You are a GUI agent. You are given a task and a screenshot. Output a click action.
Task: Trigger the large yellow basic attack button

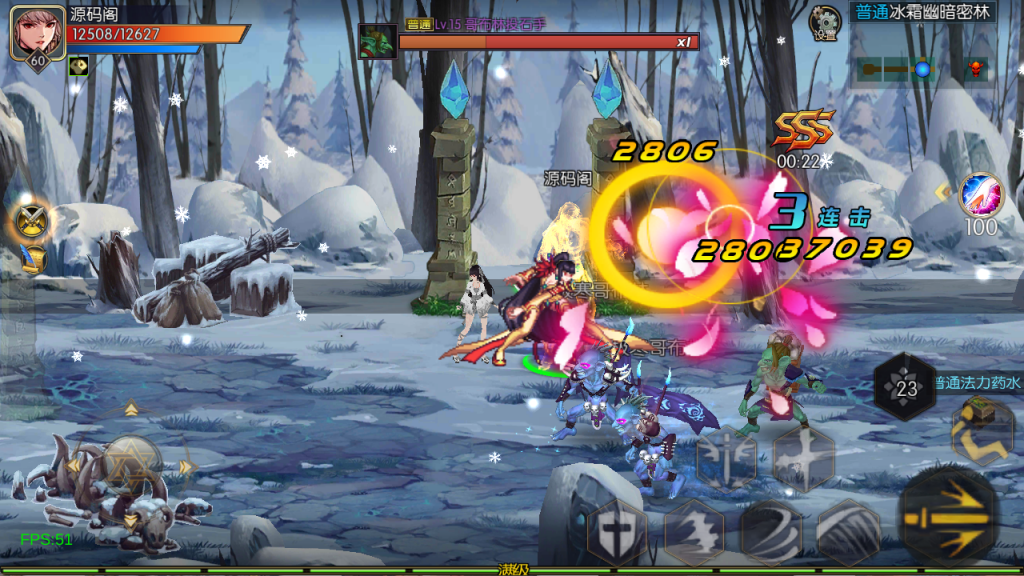[947, 518]
